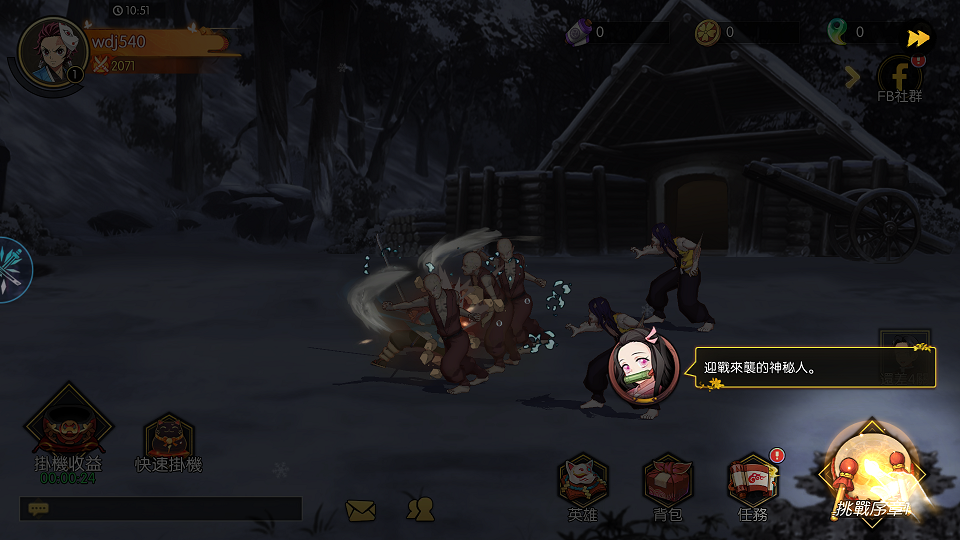Open the FB社群 Facebook community
This screenshot has height=540, width=960.
pos(899,78)
